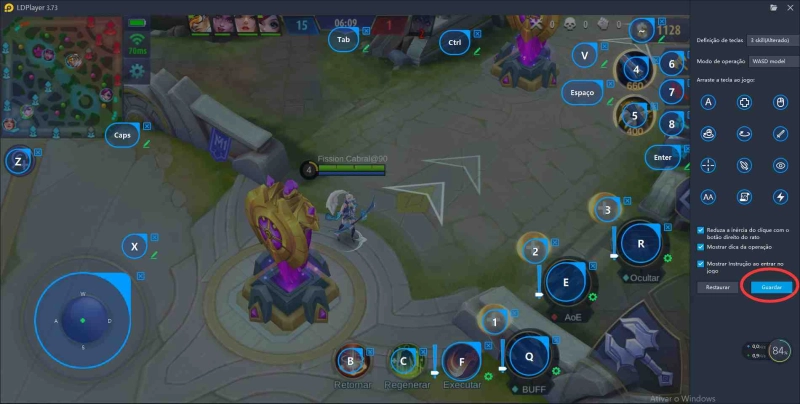The height and width of the screenshot is (404, 800).
Task: Close the key mapping panel
Action: pos(789,7)
